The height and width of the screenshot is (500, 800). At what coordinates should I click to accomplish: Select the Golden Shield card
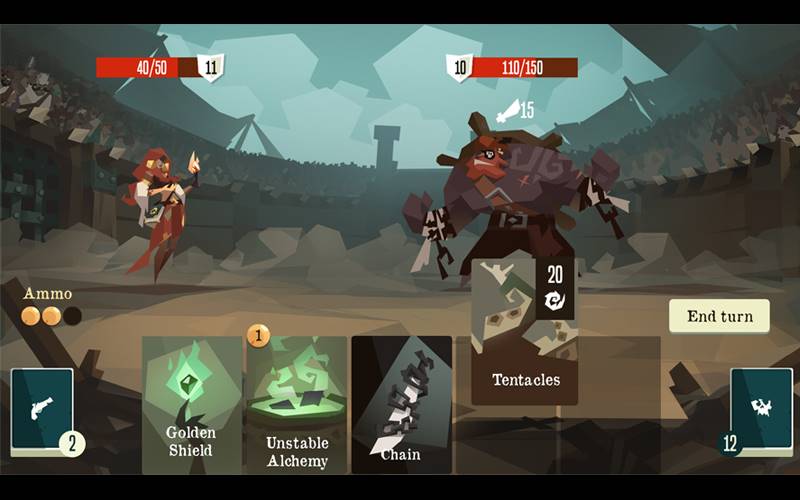[x=191, y=405]
